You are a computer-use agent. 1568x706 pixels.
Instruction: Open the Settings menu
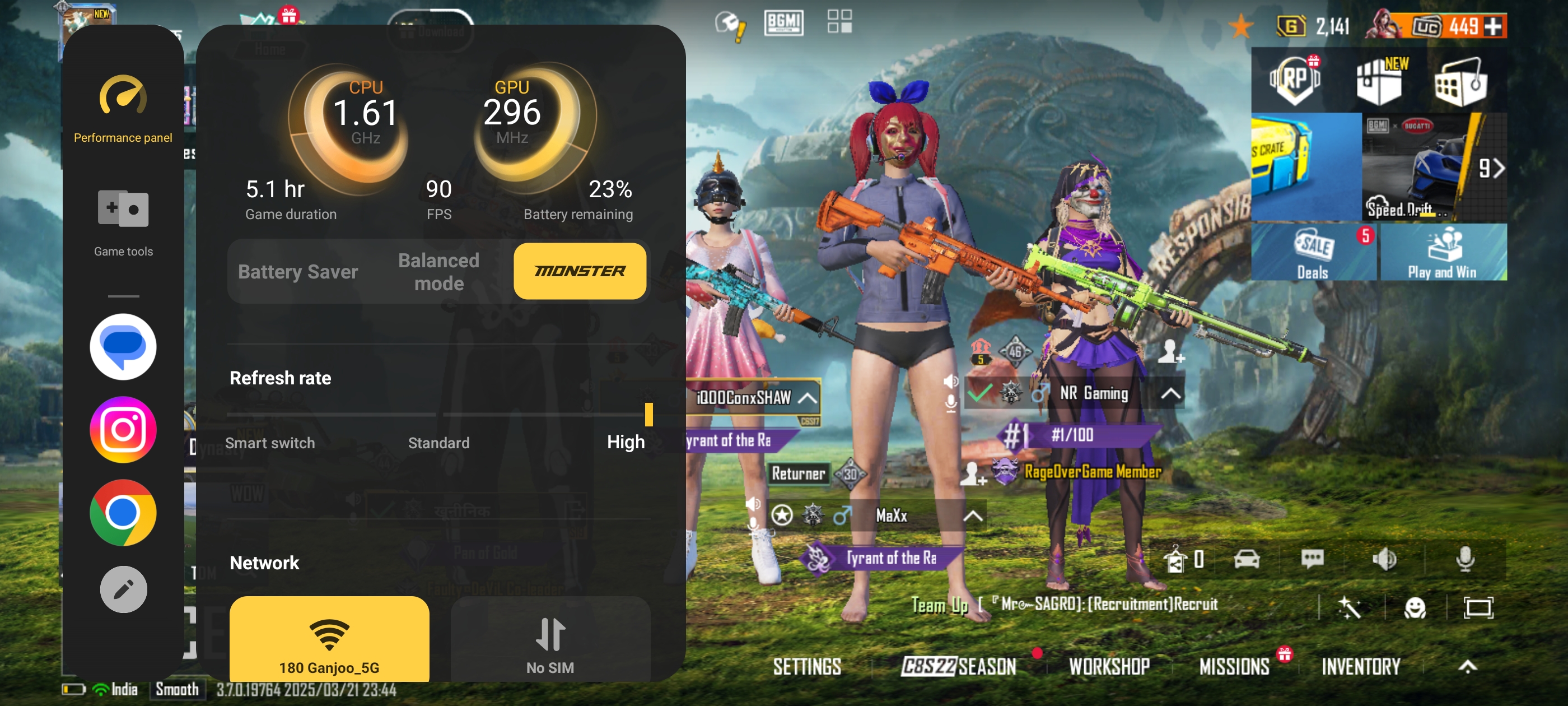pos(806,666)
